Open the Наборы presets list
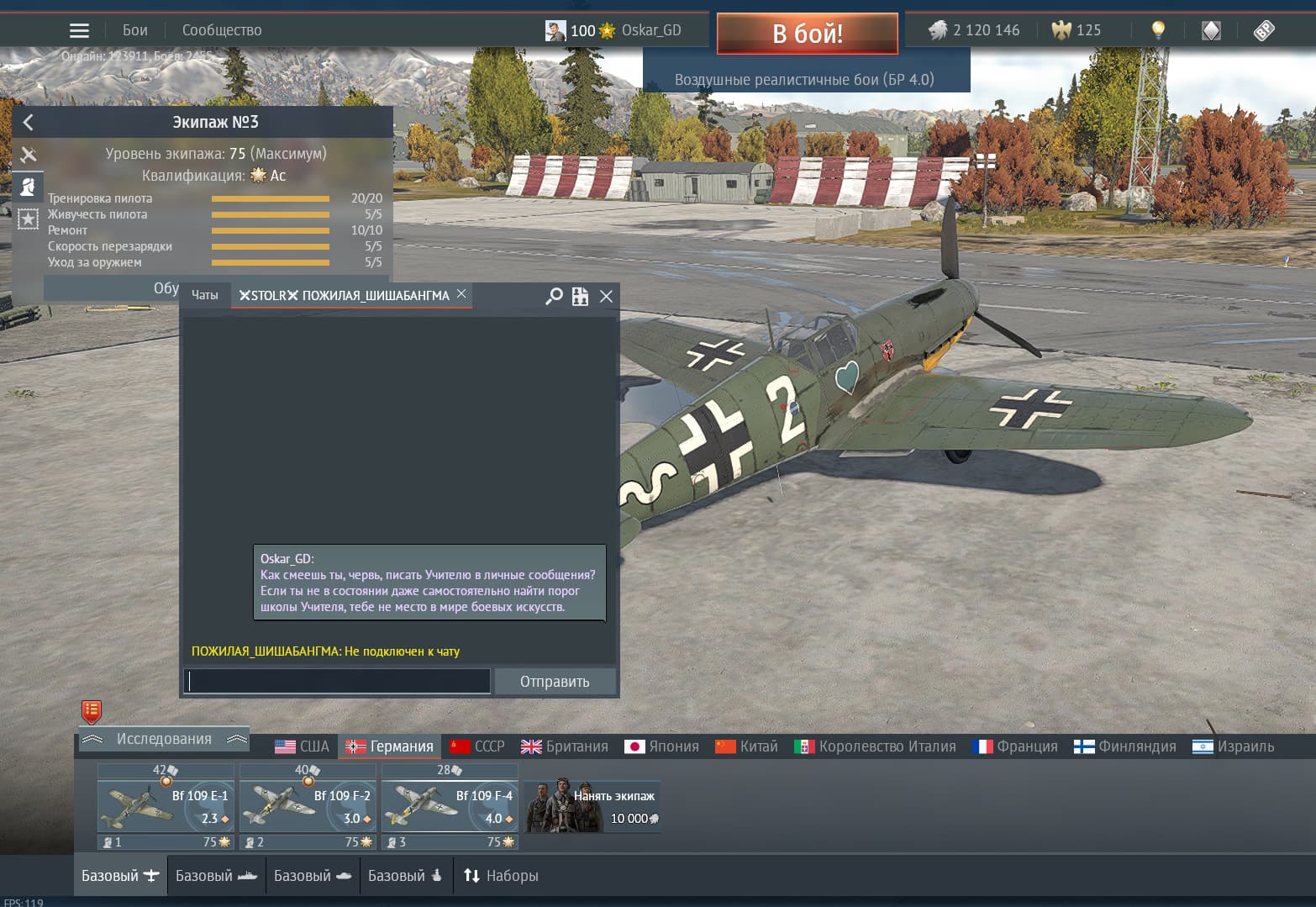Viewport: 1316px width, 907px height. tap(501, 876)
